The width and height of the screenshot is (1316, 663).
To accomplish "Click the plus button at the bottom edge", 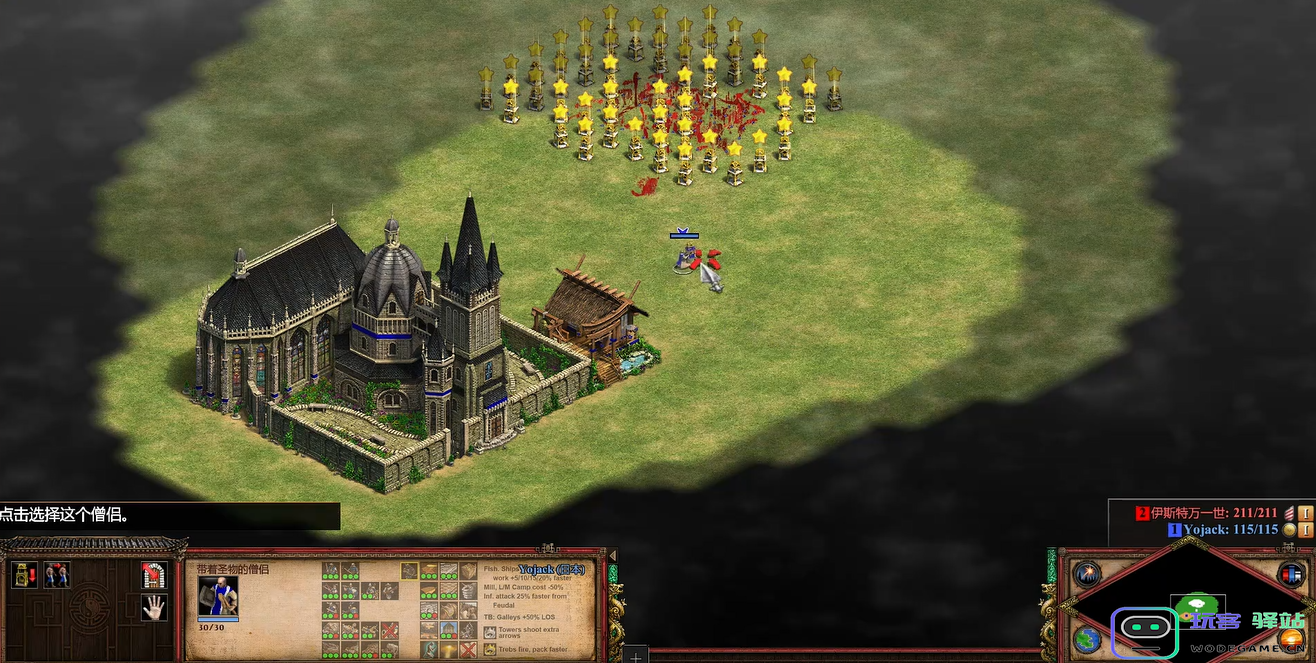I will (x=635, y=656).
